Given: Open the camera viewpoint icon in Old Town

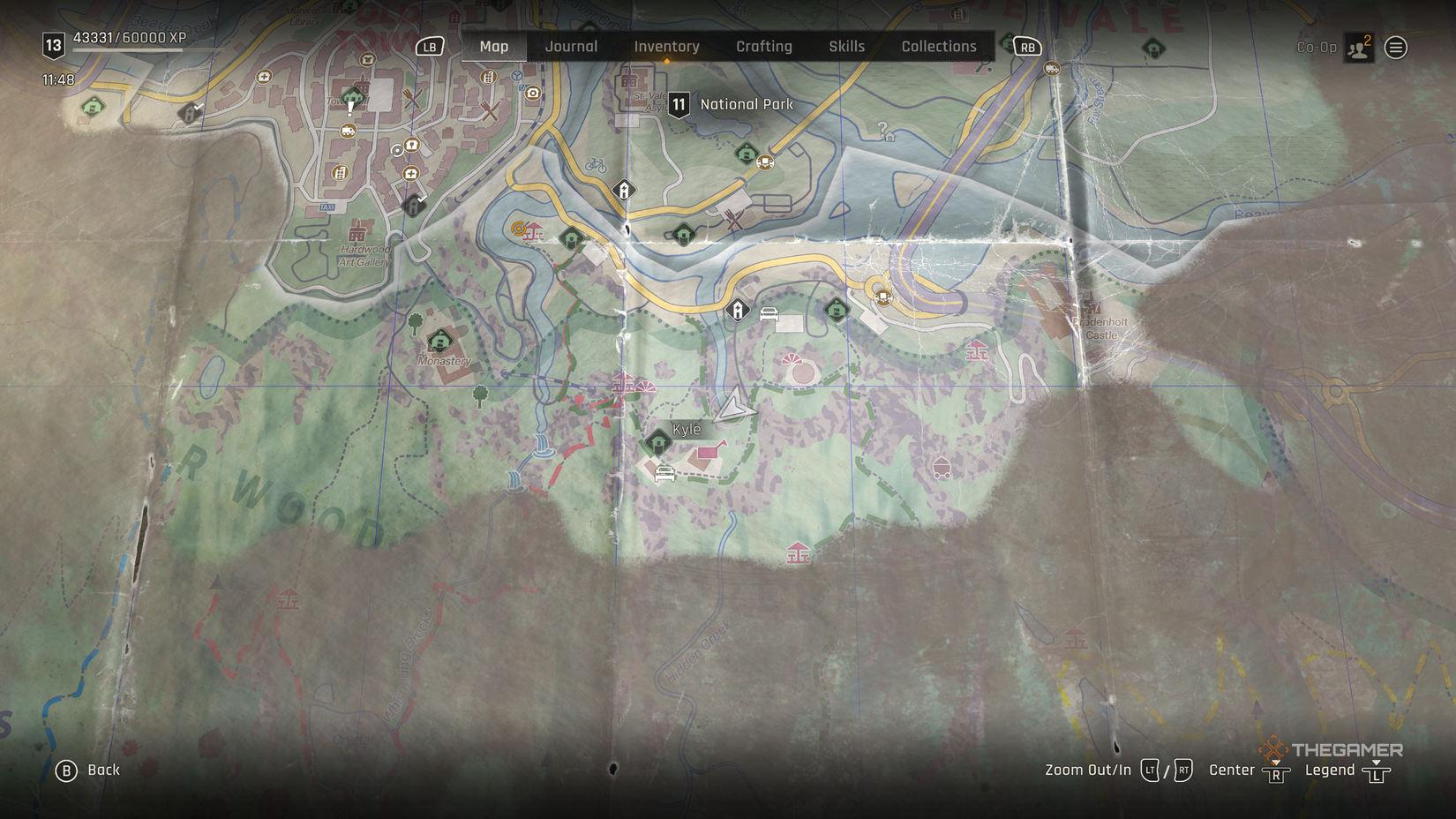Looking at the screenshot, I should point(531,94).
